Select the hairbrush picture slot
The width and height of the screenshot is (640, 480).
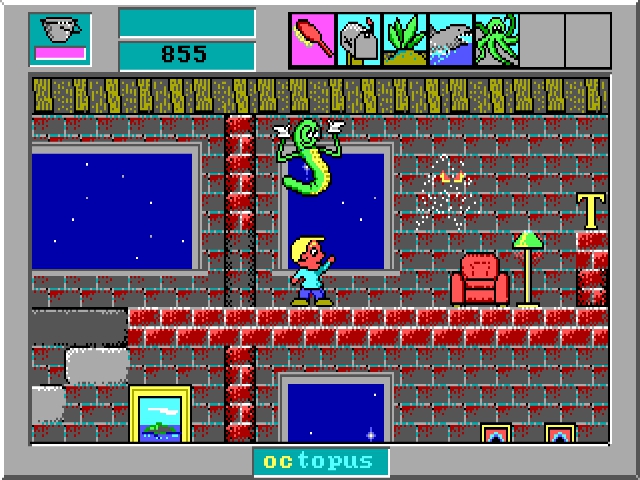313,40
